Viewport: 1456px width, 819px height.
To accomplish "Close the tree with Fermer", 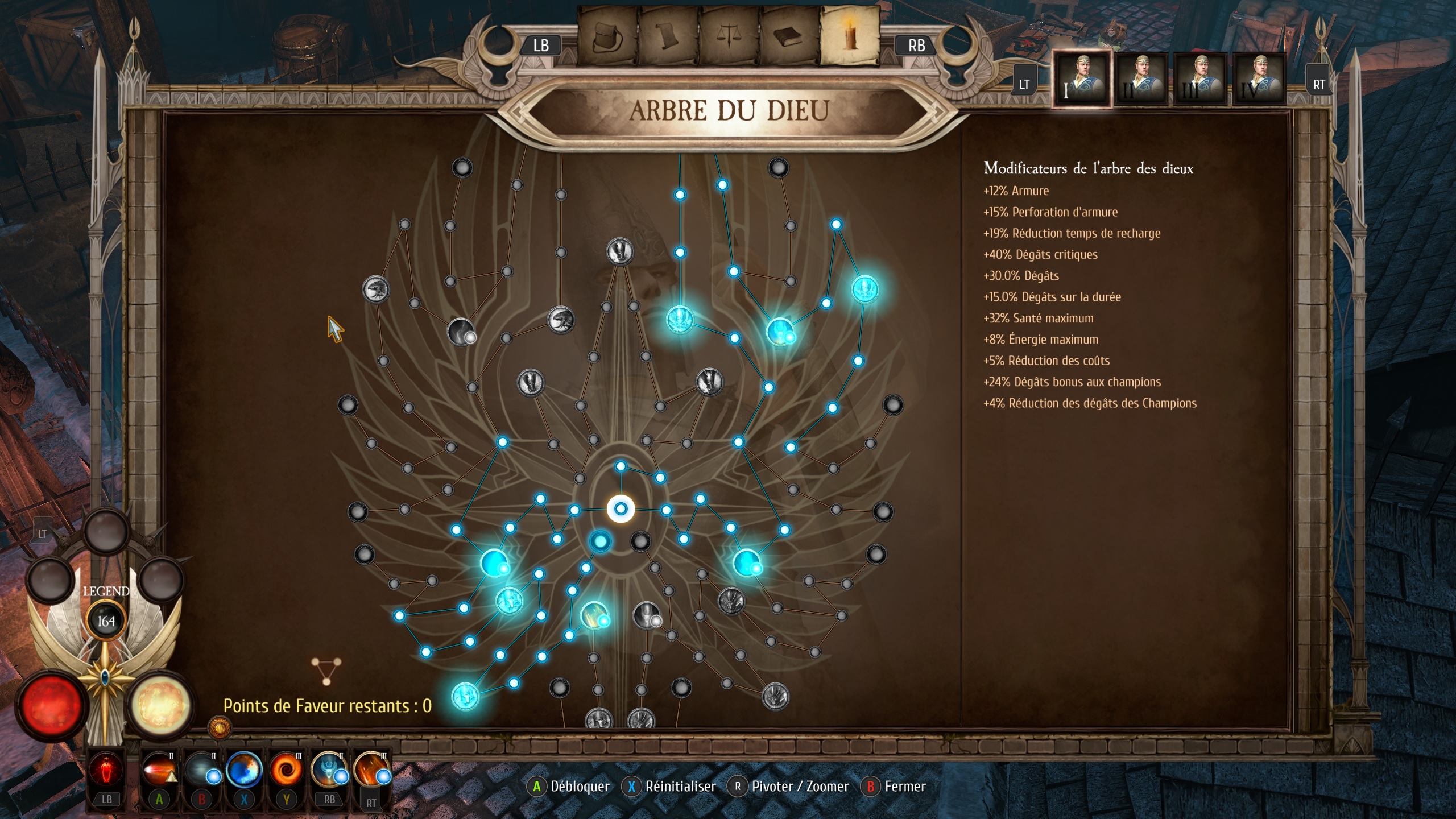I will 904,787.
